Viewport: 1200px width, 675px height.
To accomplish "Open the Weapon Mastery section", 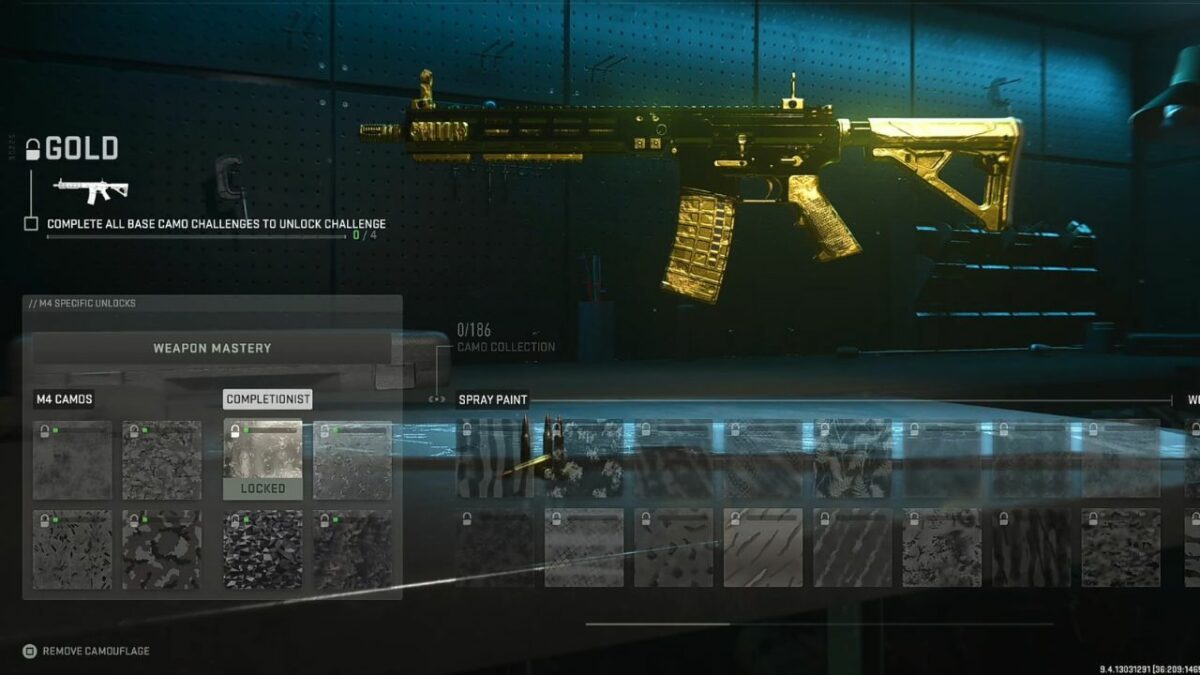I will click(212, 348).
